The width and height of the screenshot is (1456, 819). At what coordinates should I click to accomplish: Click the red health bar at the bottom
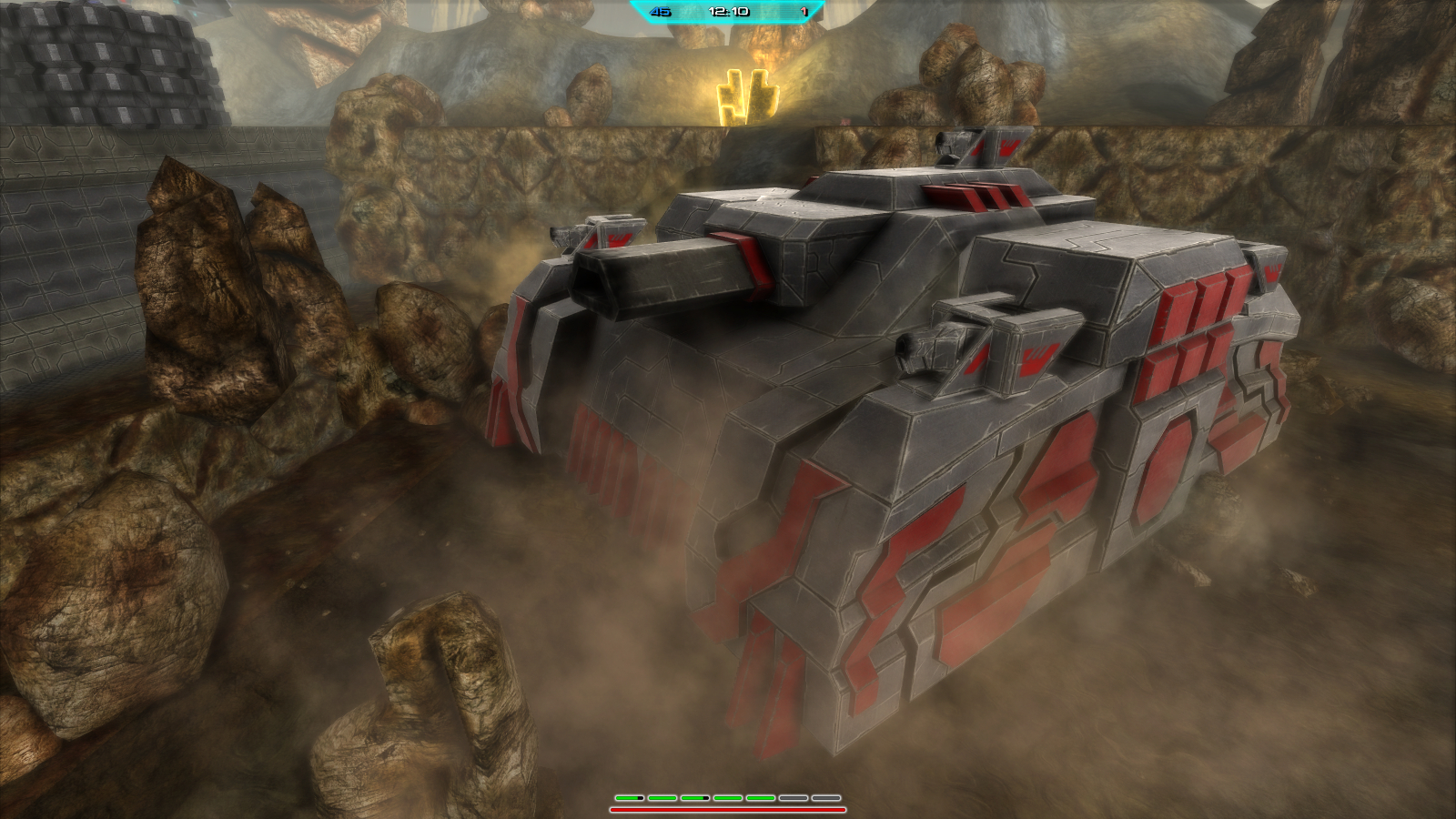(728, 809)
